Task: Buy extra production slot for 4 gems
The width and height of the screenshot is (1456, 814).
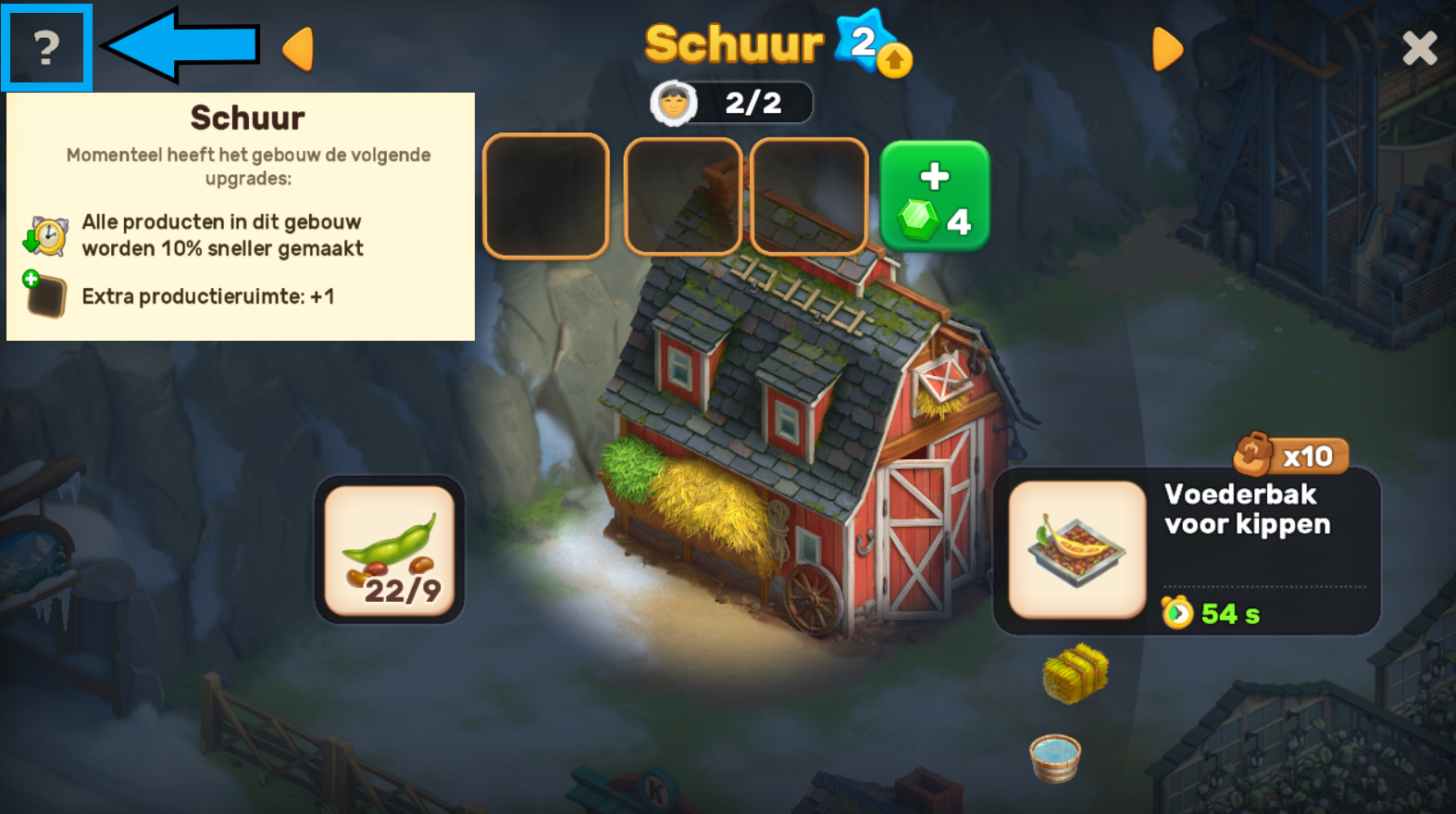Action: click(x=934, y=196)
